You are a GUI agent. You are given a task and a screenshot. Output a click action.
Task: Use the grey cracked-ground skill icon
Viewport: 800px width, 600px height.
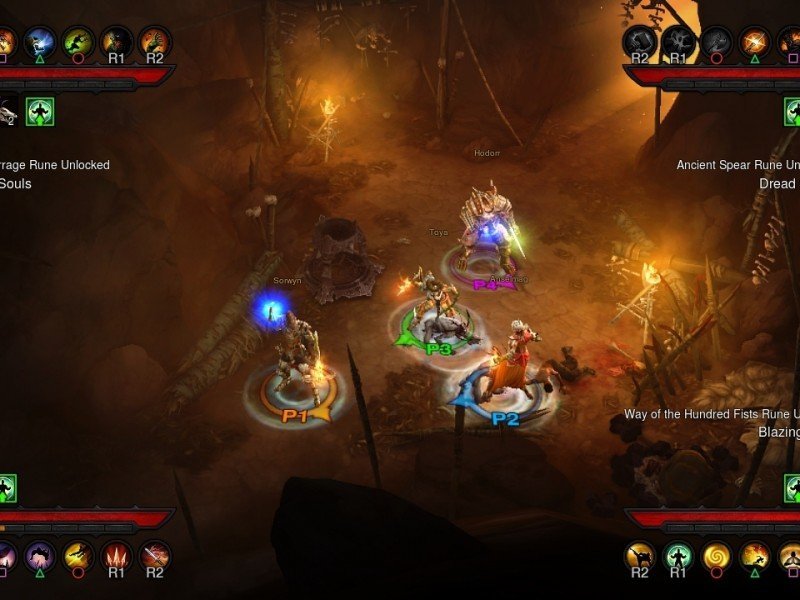[677, 41]
